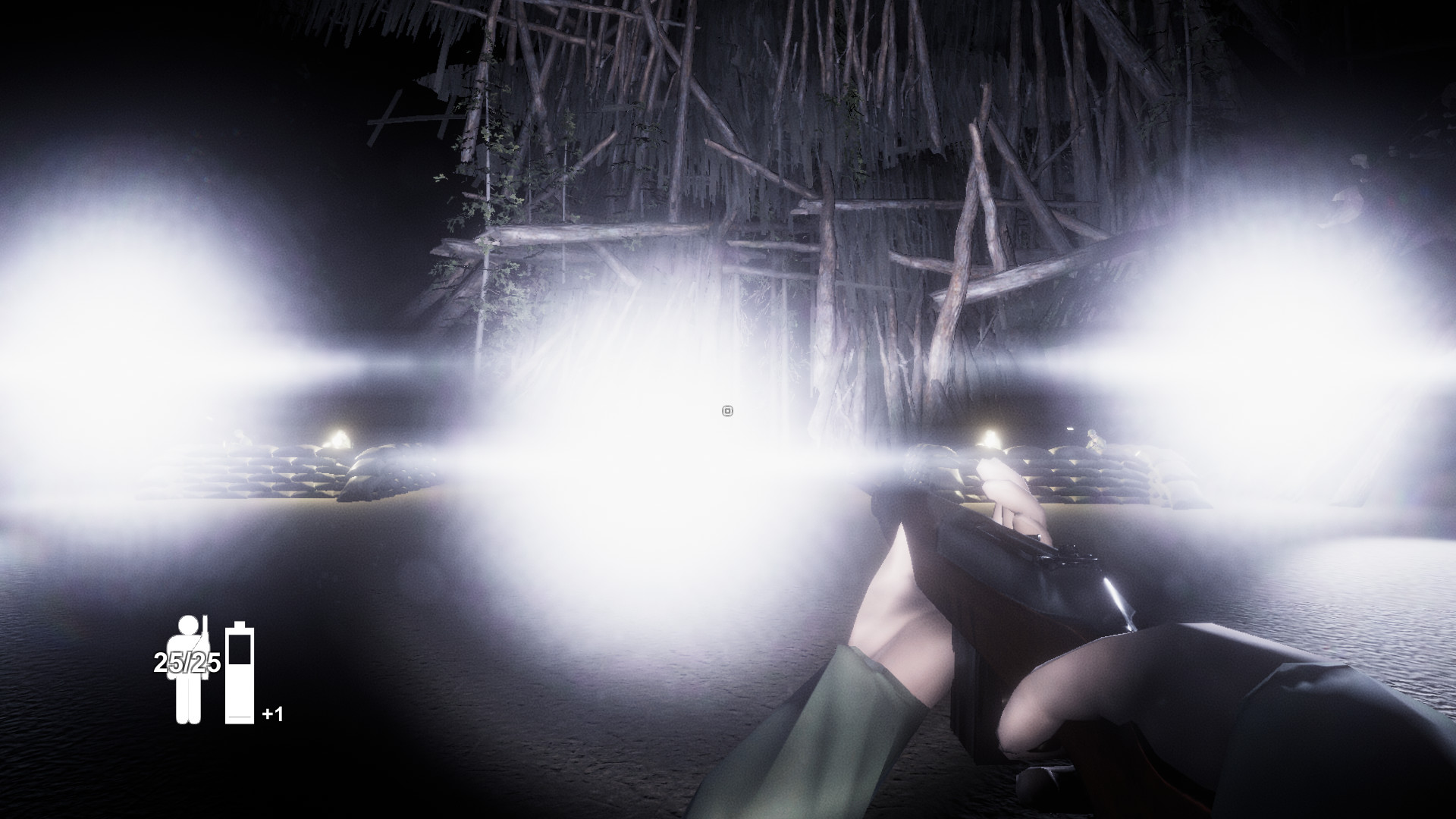The image size is (1456, 819).
Task: Click the 25/25 ammunition label
Action: pyautogui.click(x=186, y=664)
